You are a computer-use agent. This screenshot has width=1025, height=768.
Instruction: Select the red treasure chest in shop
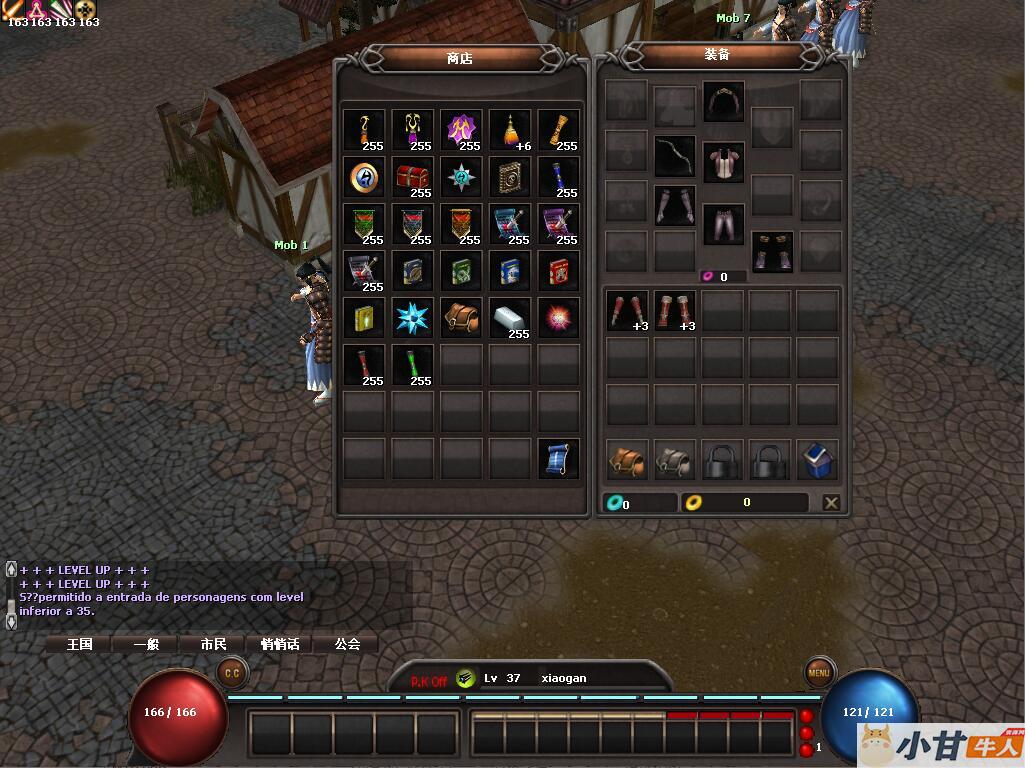click(x=412, y=177)
